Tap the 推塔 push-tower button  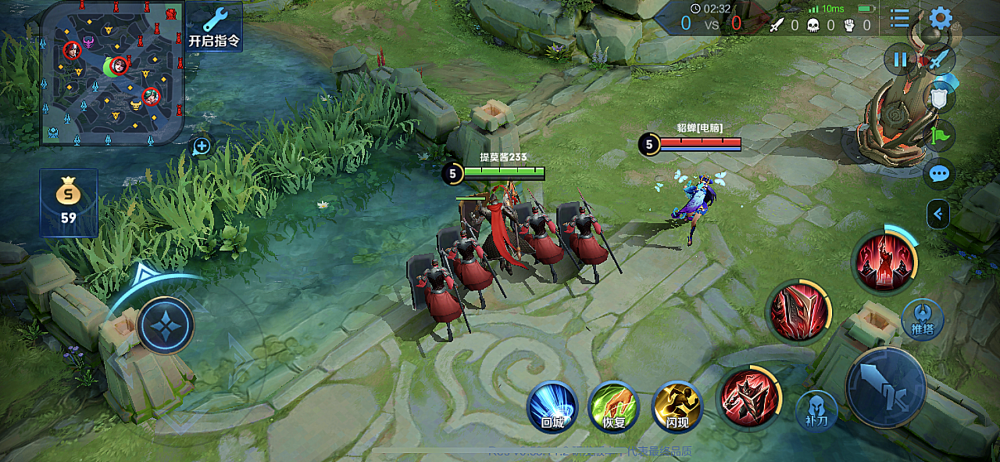(x=923, y=316)
